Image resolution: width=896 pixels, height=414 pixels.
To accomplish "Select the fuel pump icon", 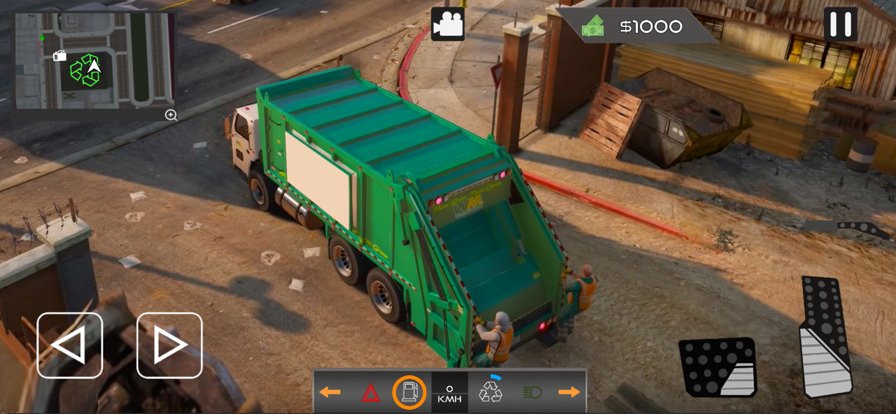I will [x=409, y=392].
